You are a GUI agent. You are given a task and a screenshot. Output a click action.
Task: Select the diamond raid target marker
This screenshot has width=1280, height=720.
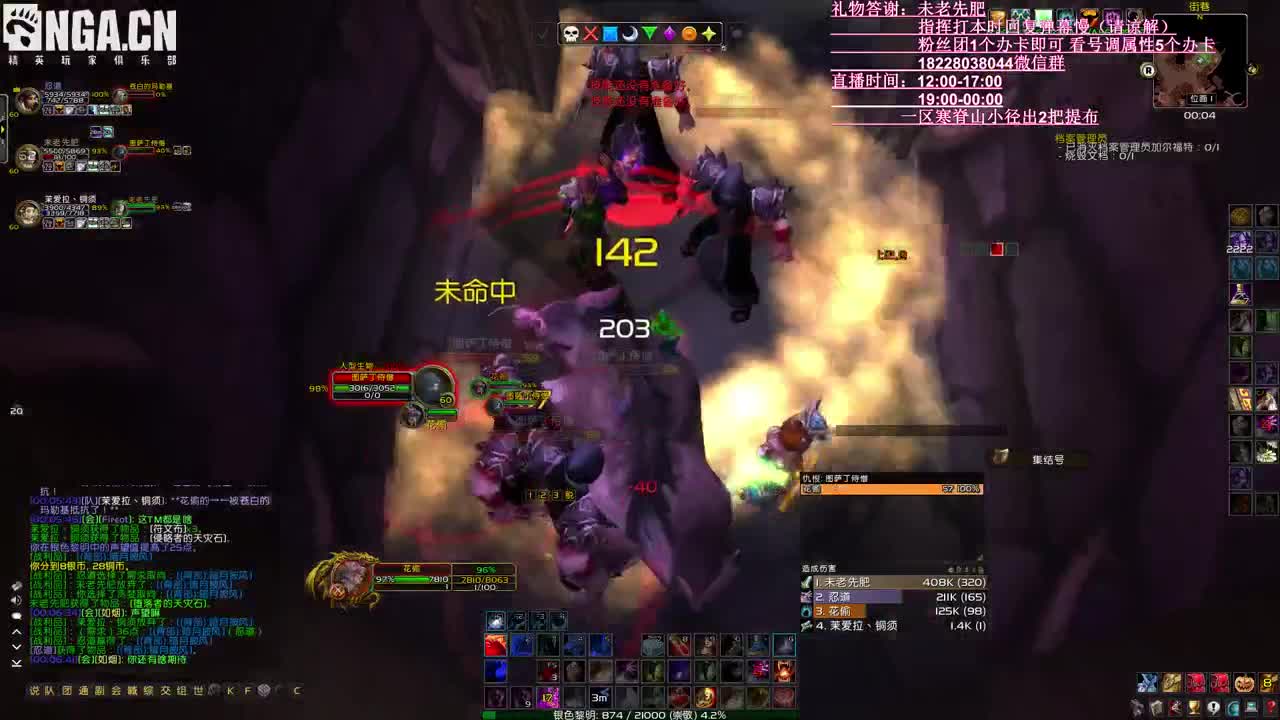coord(668,34)
